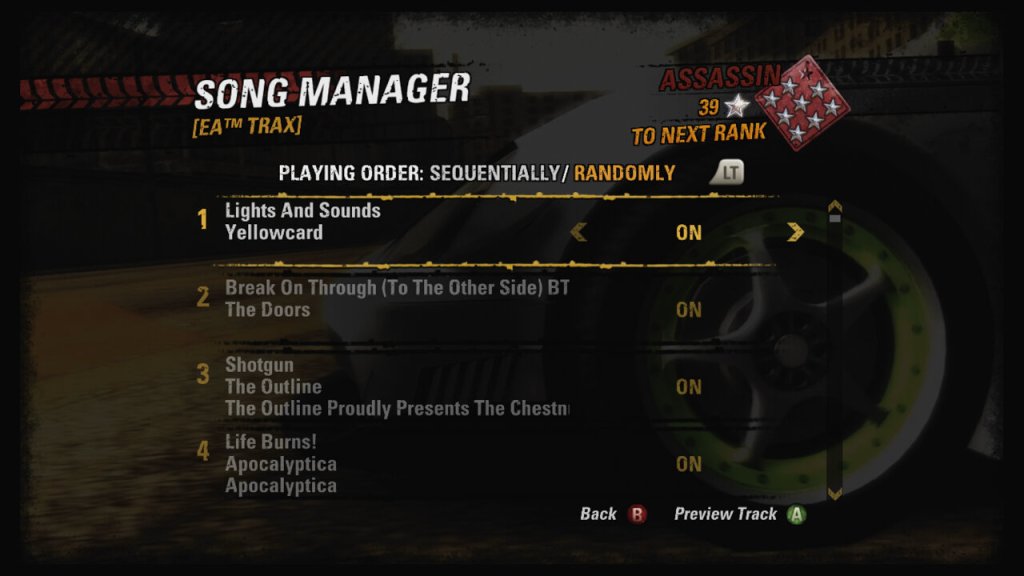
Task: Click the left arrow beside the ON setting
Action: 578,233
